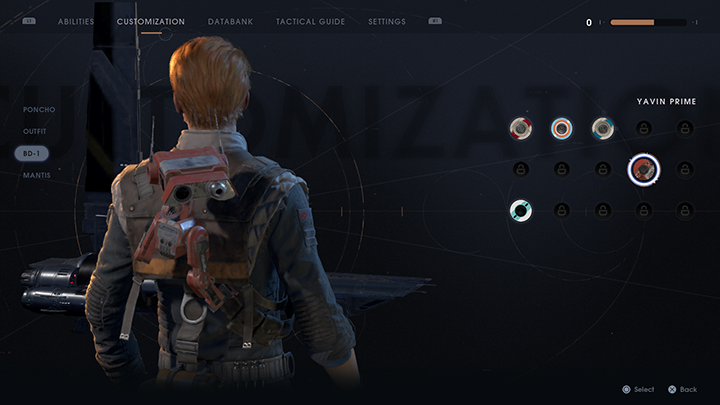Select the Outfit customization category
This screenshot has width=720, height=405.
click(36, 131)
